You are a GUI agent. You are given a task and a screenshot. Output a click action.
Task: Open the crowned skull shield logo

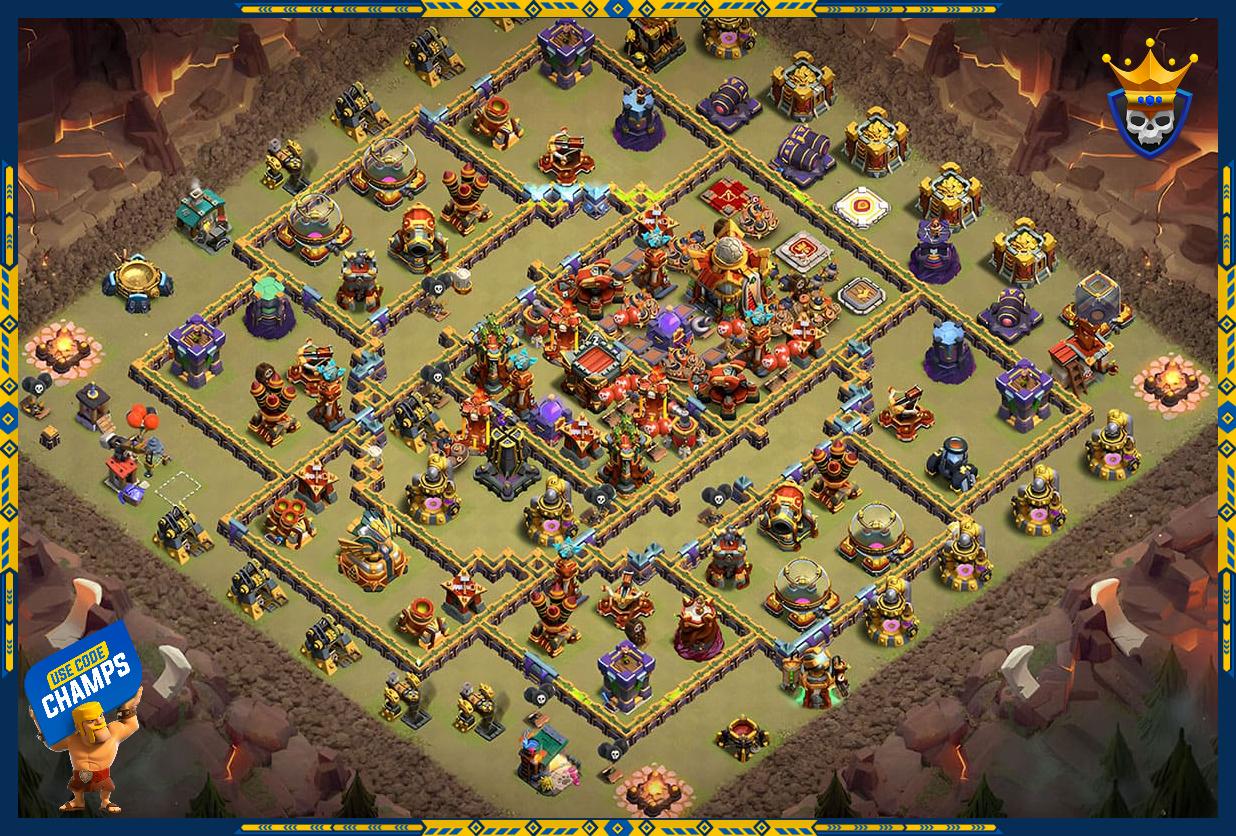[1149, 98]
